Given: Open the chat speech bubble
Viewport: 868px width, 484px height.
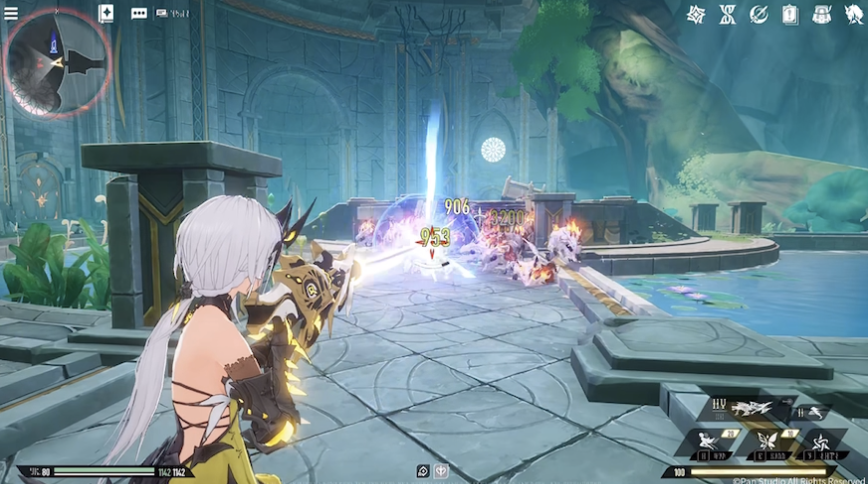Looking at the screenshot, I should tap(139, 14).
